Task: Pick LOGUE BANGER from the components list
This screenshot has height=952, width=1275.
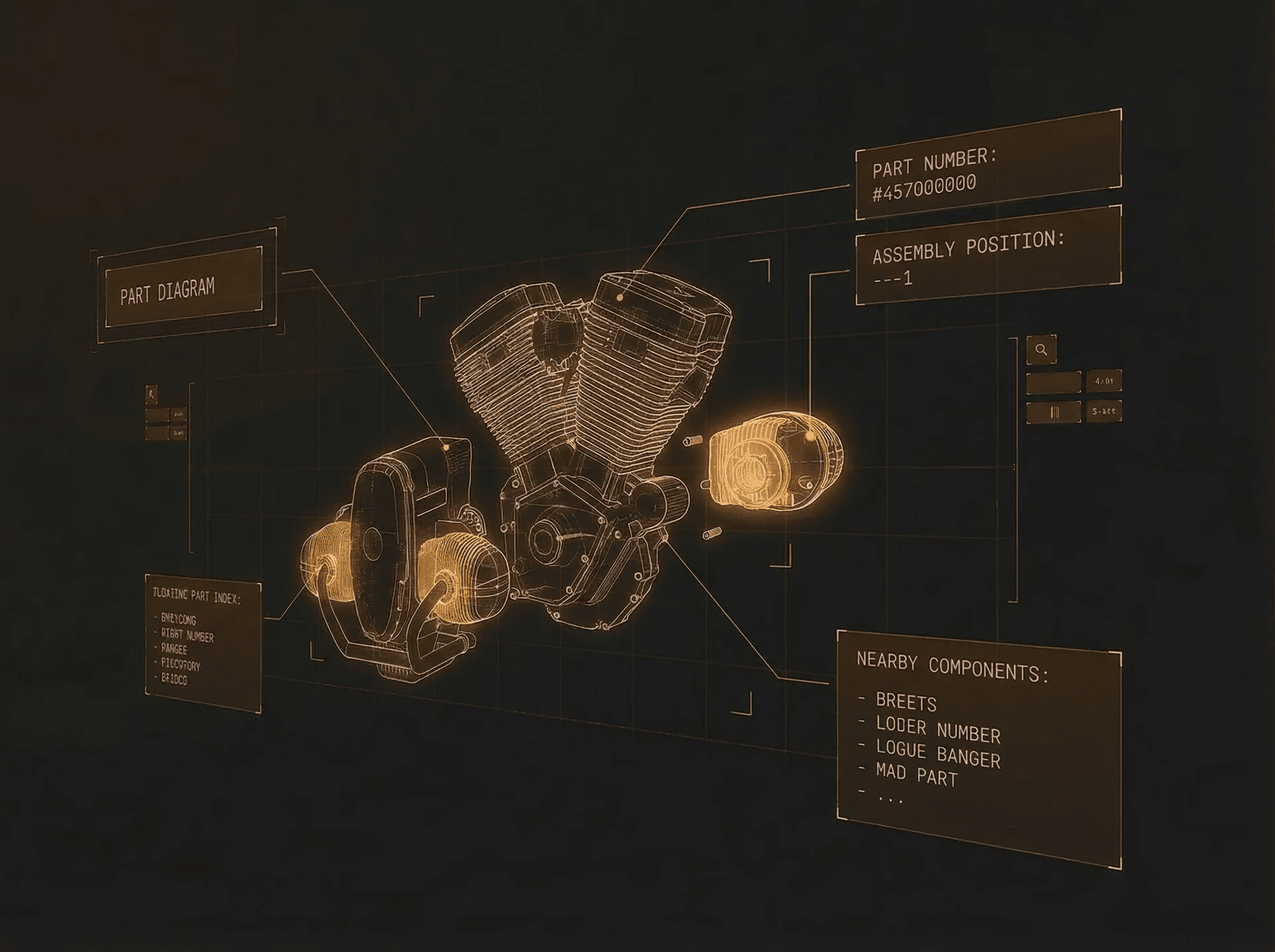Action: tap(938, 754)
